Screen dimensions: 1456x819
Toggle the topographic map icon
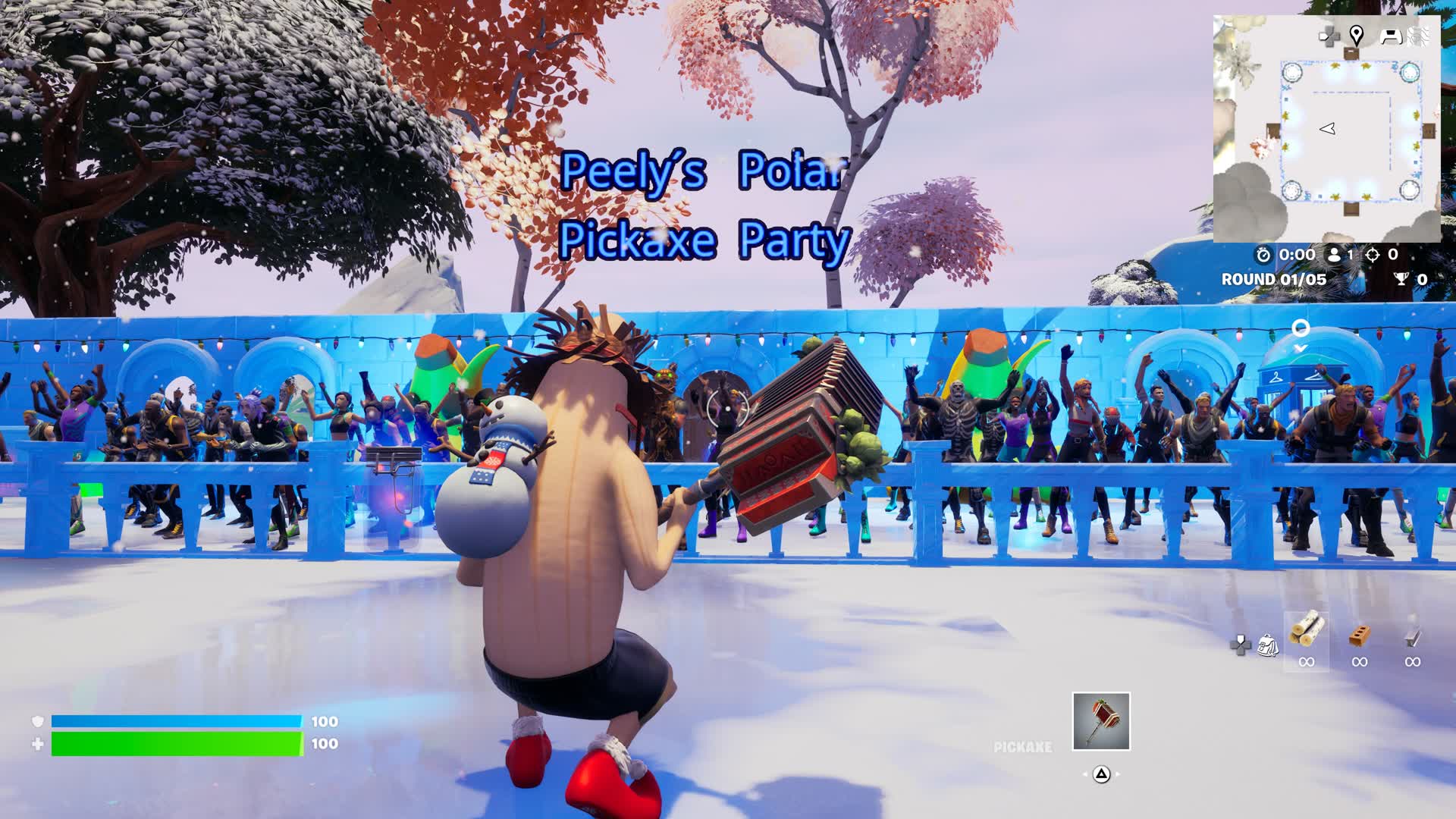tap(1419, 36)
